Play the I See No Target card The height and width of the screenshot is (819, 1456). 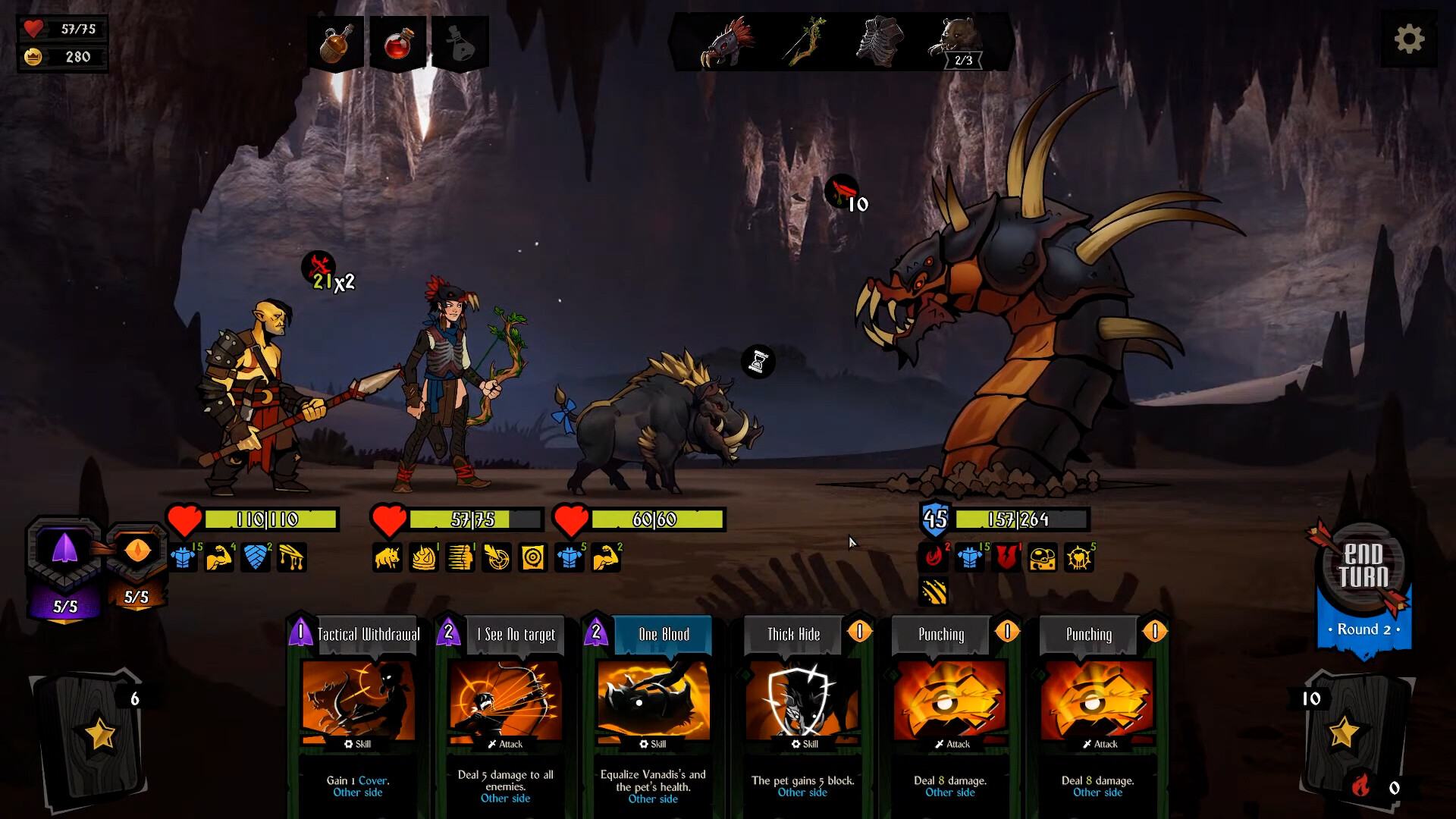pyautogui.click(x=506, y=713)
